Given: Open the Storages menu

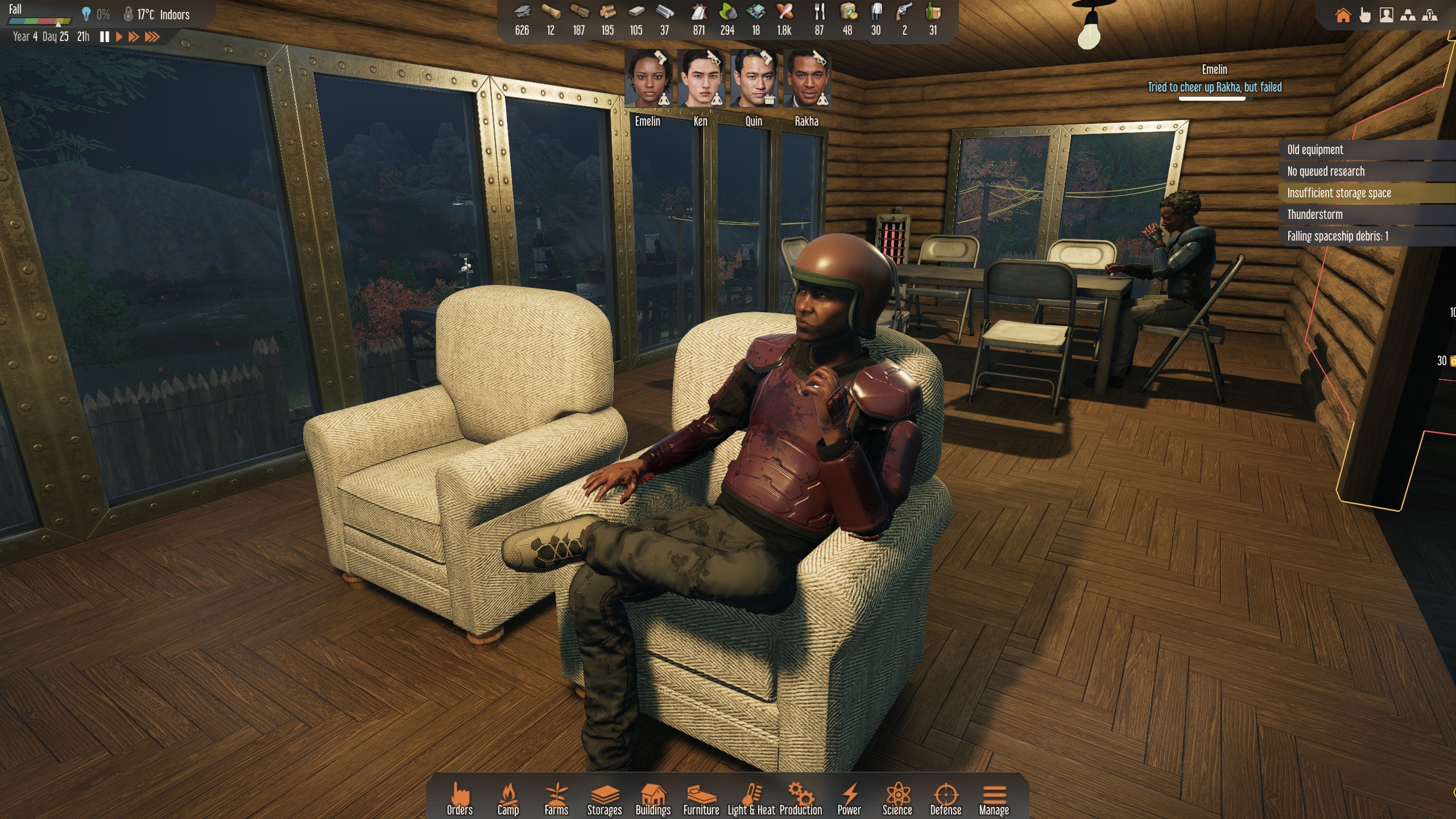Looking at the screenshot, I should click(x=604, y=799).
